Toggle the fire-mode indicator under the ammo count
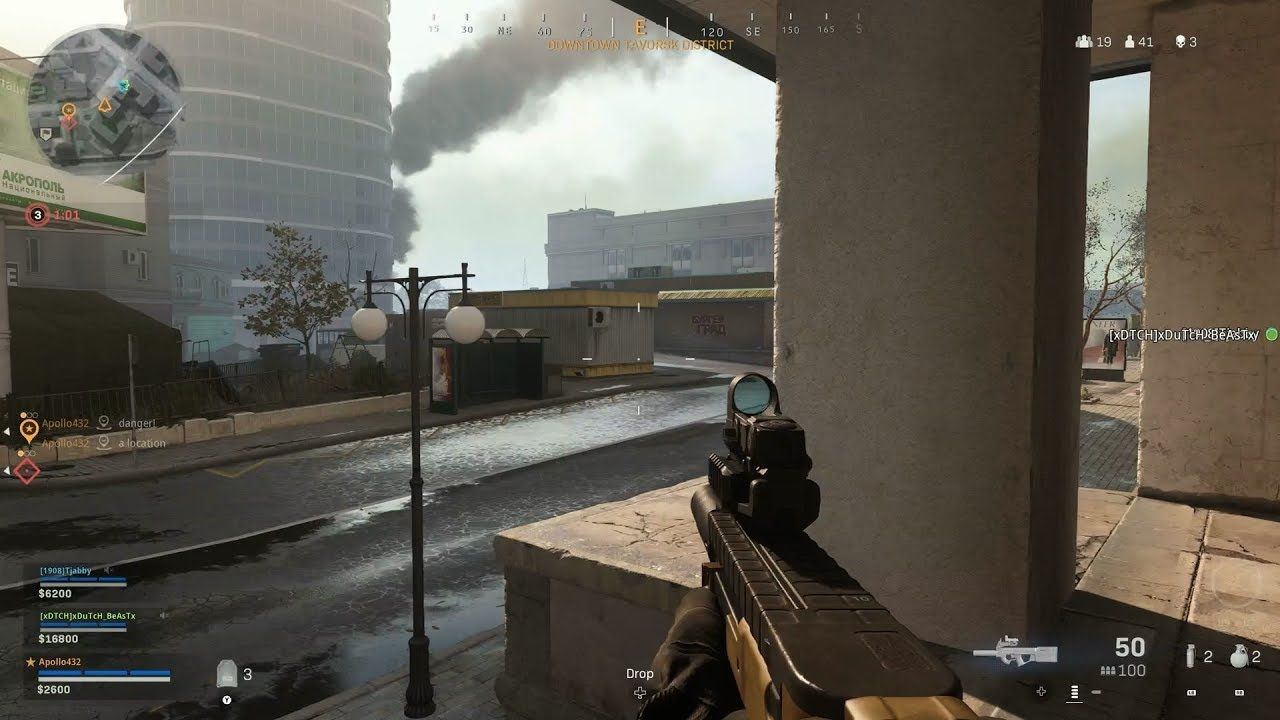This screenshot has width=1280, height=720. point(1074,693)
